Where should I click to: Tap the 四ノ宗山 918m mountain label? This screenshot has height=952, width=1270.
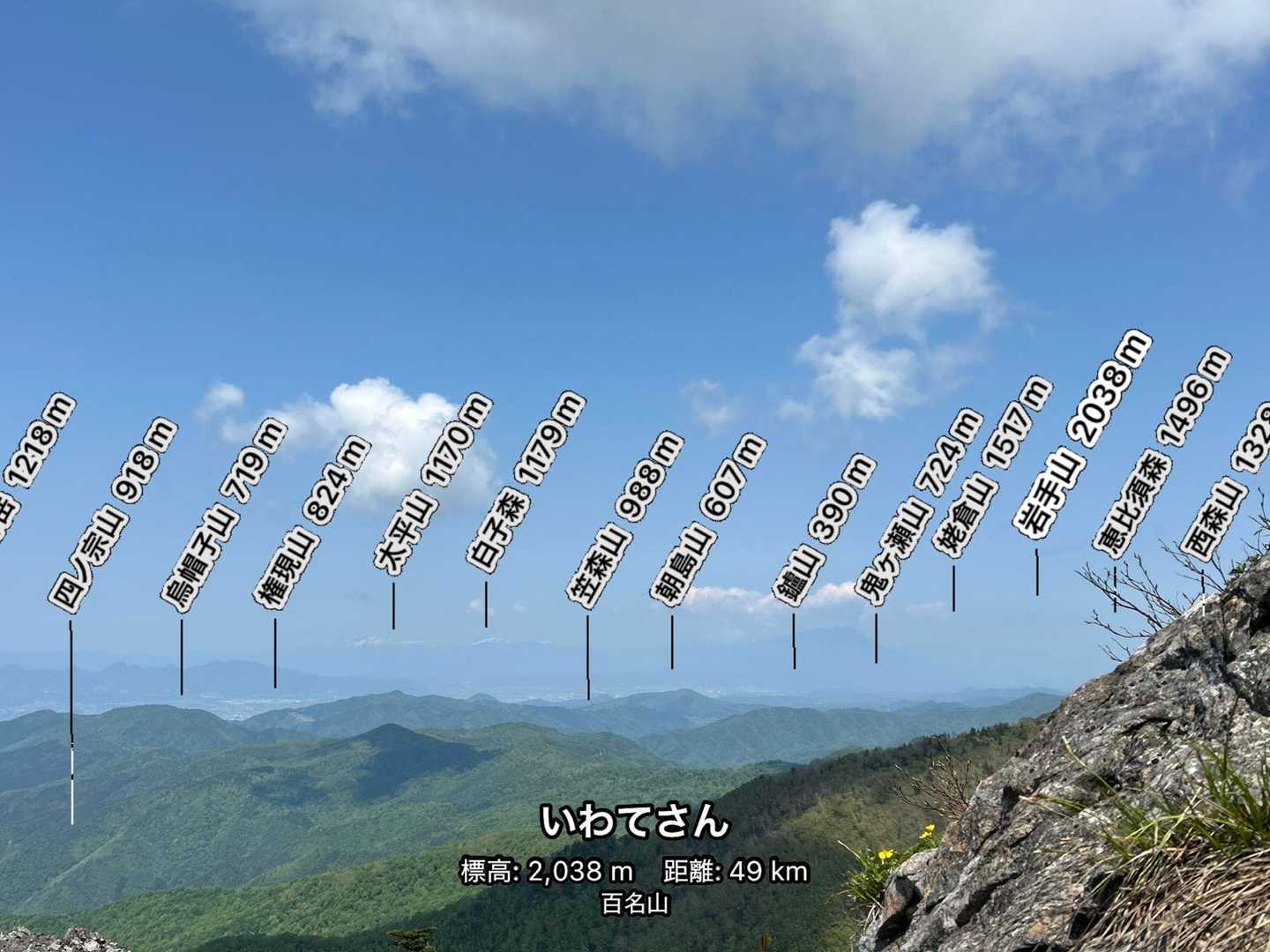(x=113, y=515)
